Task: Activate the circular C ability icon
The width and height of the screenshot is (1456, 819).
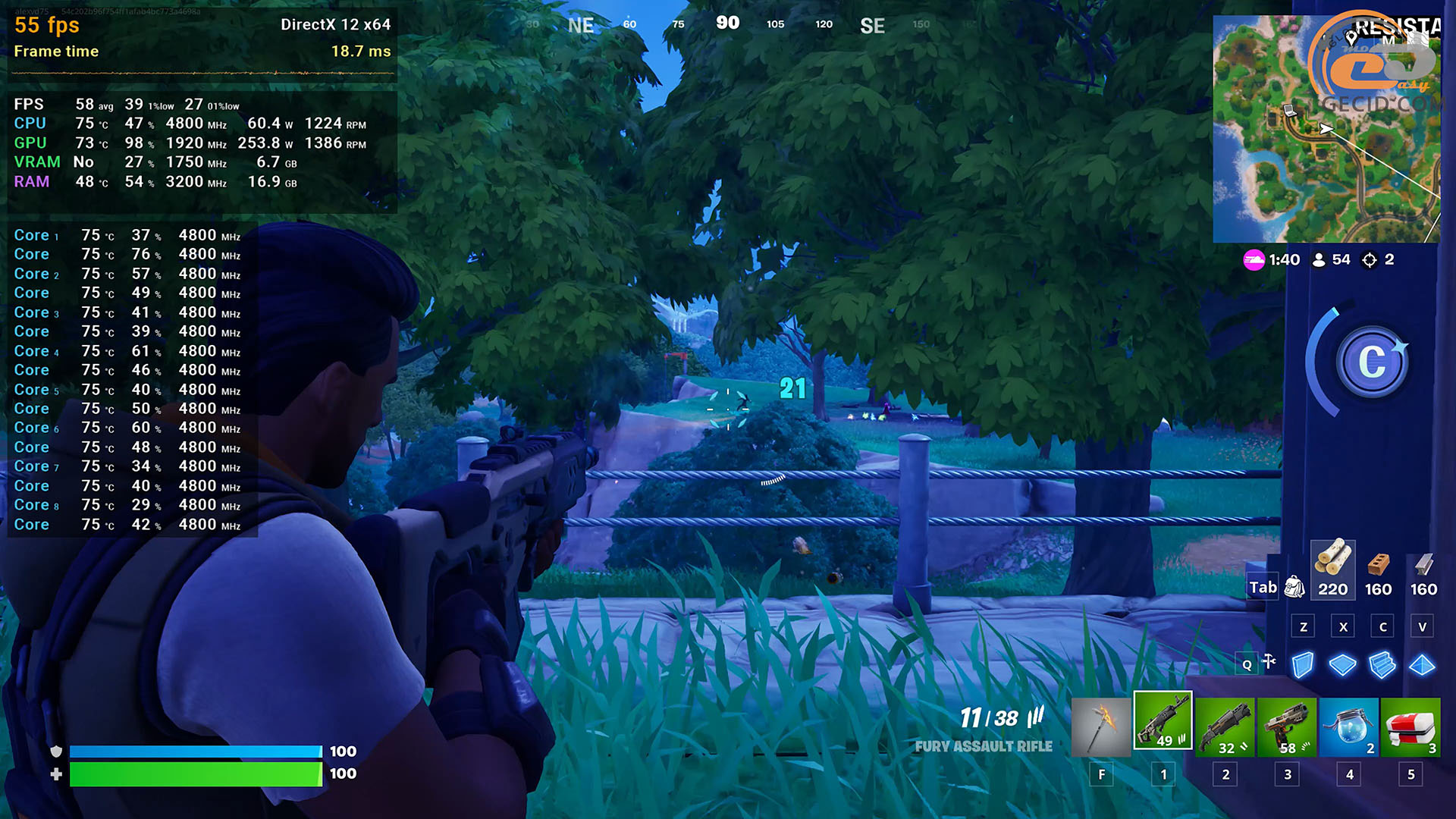Action: tap(1371, 362)
